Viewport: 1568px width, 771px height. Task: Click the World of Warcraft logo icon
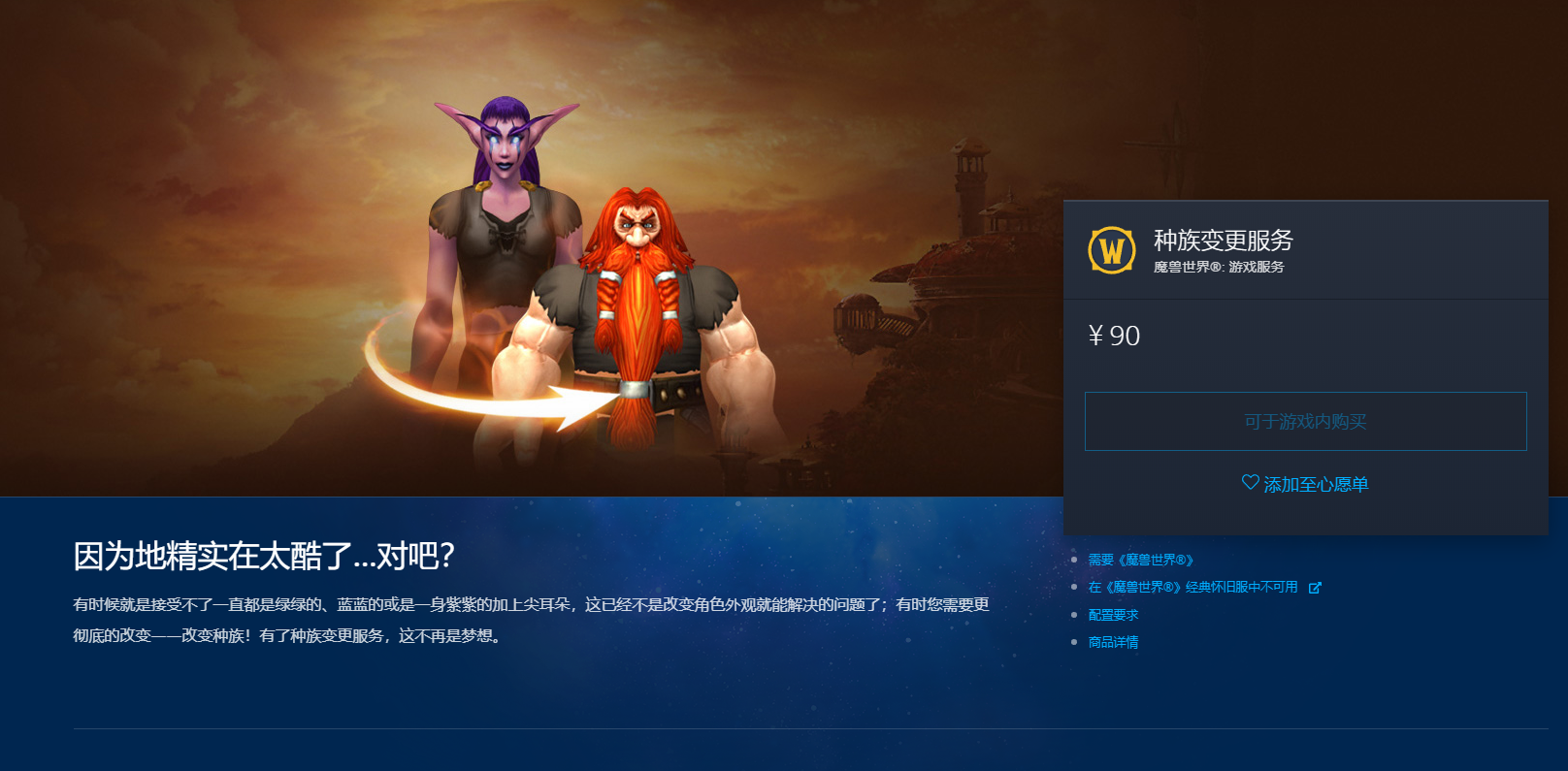pyautogui.click(x=1112, y=250)
